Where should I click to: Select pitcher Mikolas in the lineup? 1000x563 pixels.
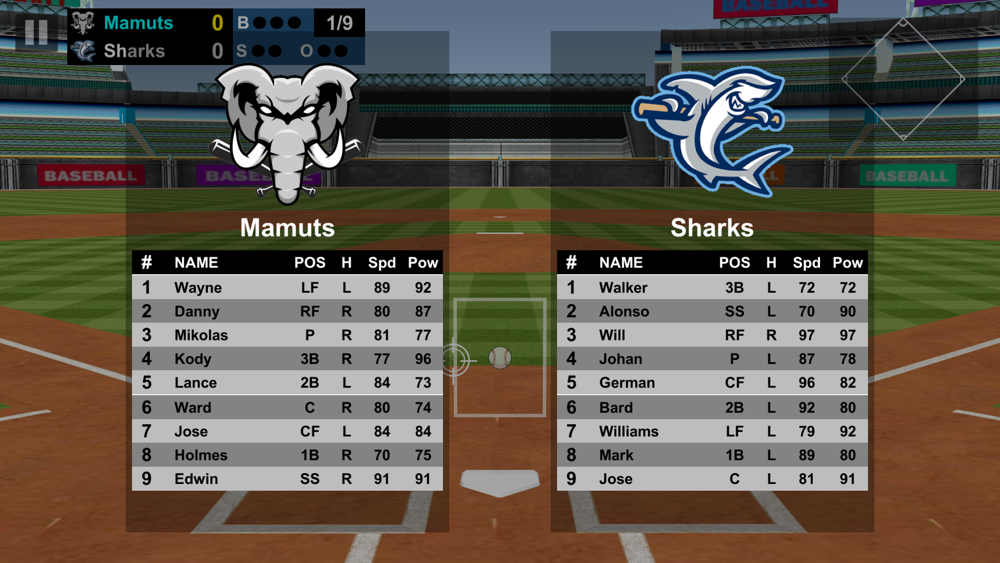click(287, 336)
